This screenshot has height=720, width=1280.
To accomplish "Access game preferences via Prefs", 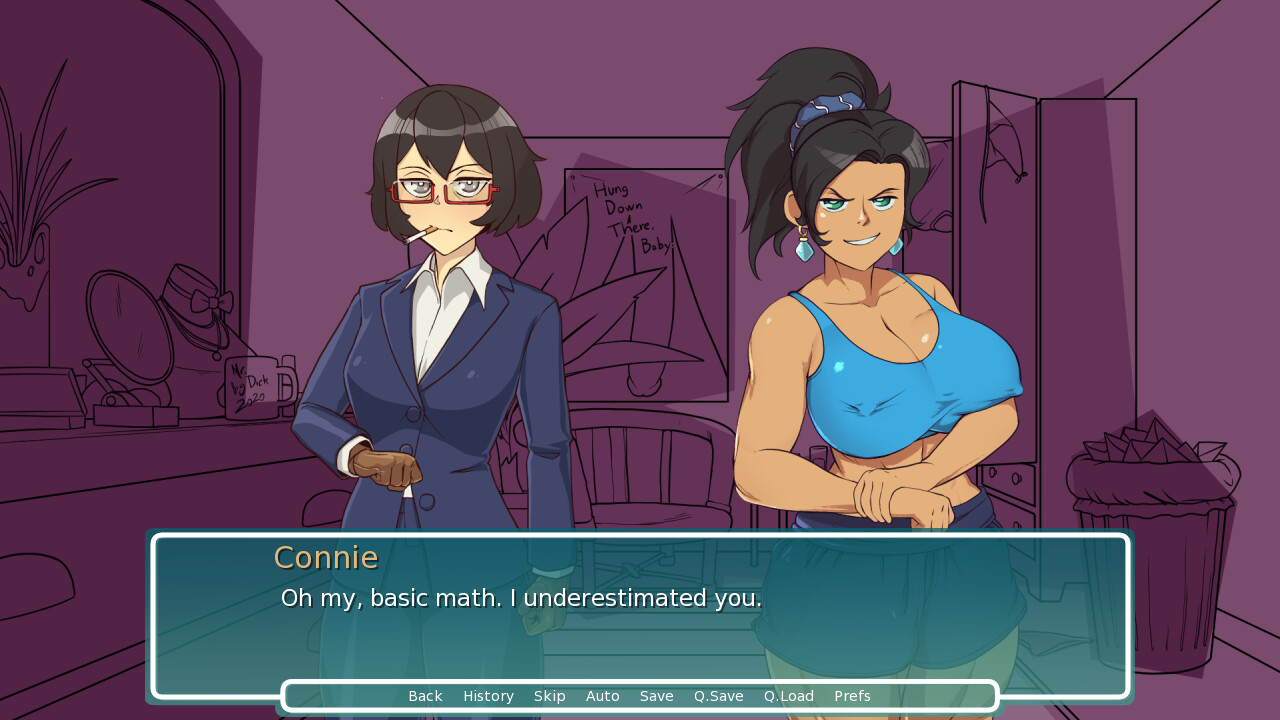I will tap(851, 696).
